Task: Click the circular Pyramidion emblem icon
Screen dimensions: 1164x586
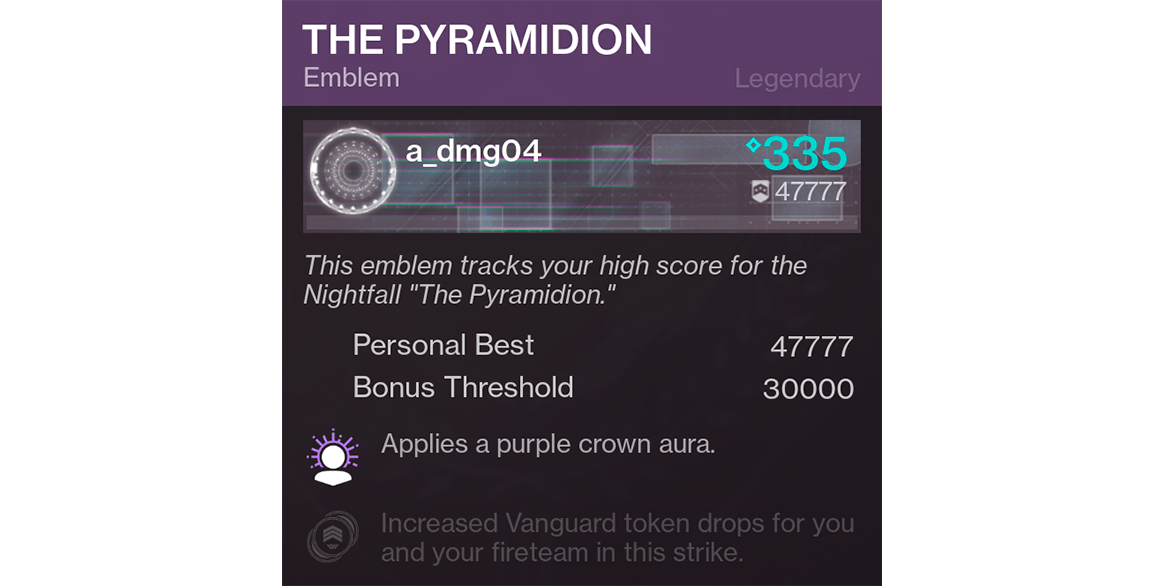Action: tap(353, 172)
